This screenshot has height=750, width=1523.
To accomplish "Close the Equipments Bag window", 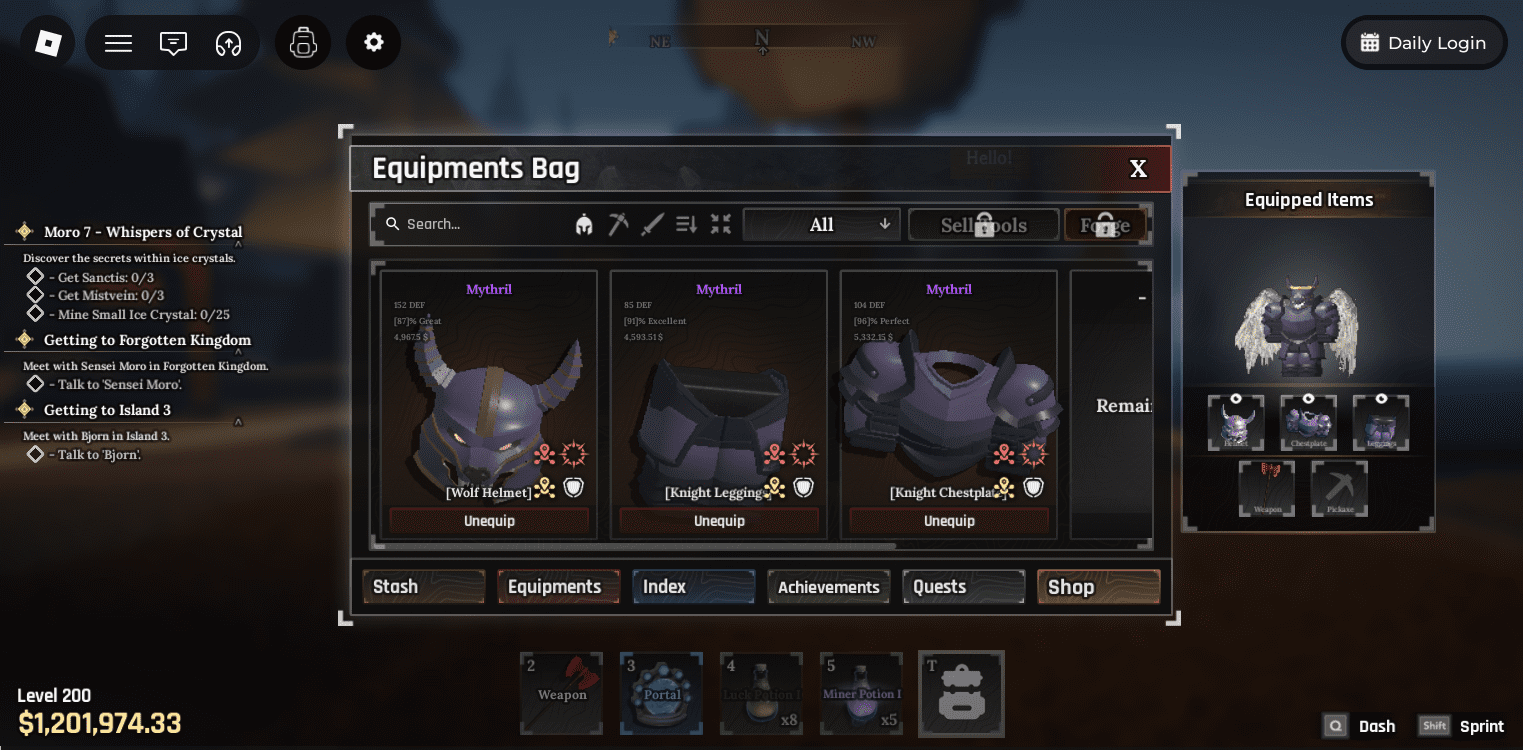I will click(x=1138, y=169).
